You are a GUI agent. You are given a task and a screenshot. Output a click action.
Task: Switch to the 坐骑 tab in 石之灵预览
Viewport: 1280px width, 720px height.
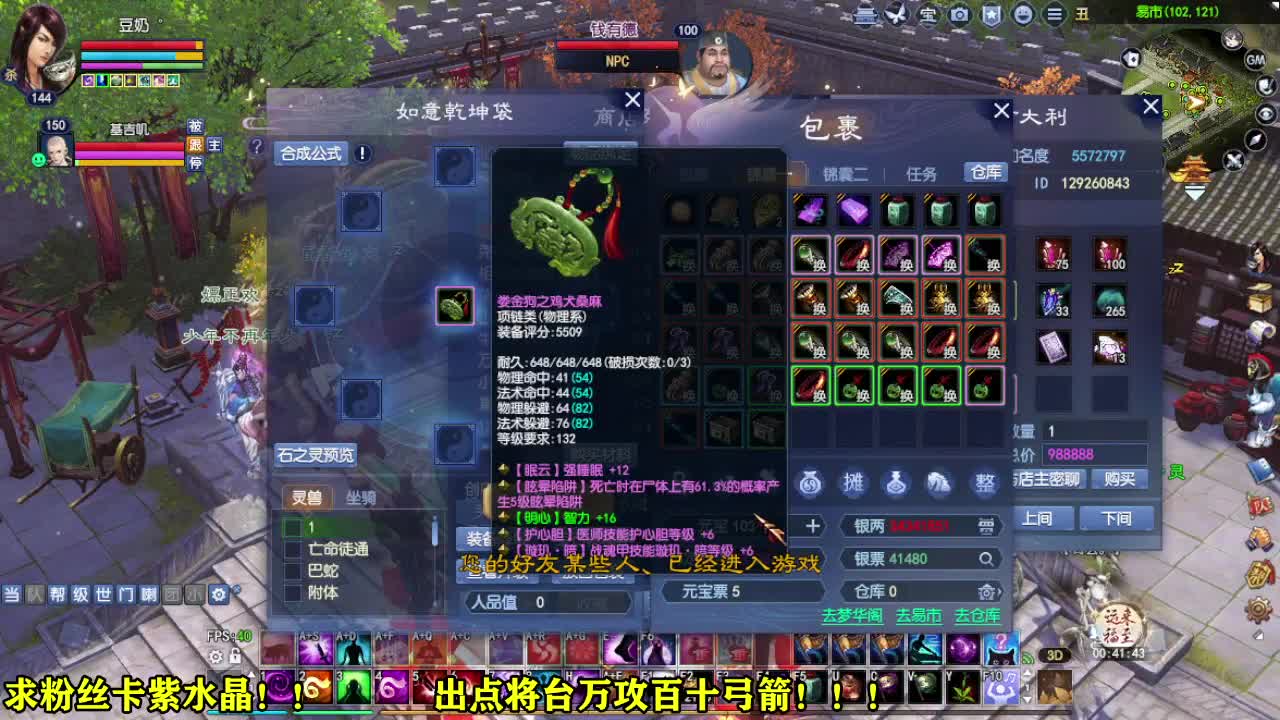point(363,498)
